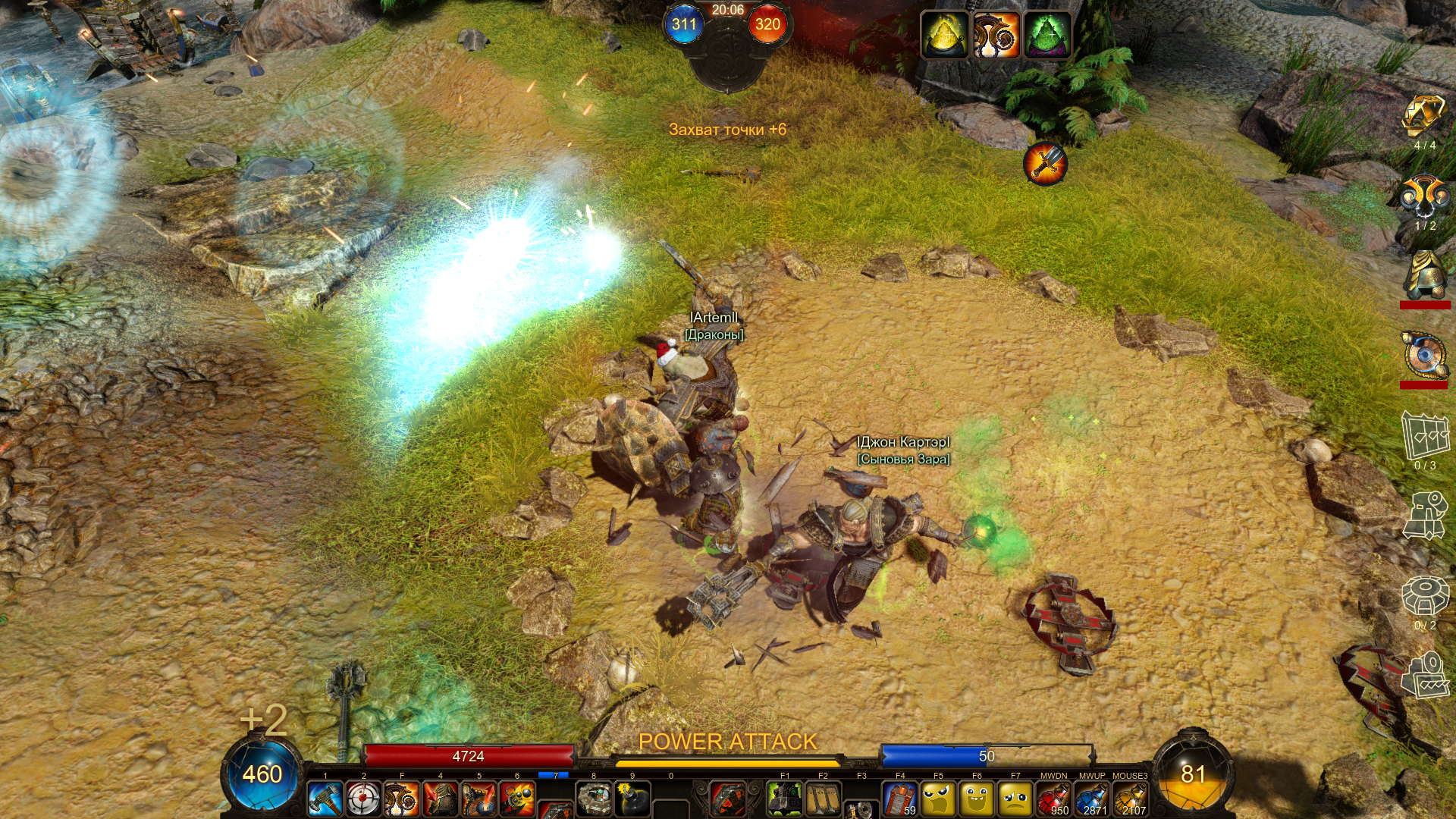The image size is (1456, 819).
Task: Use the skull shield skill
Action: click(479, 799)
